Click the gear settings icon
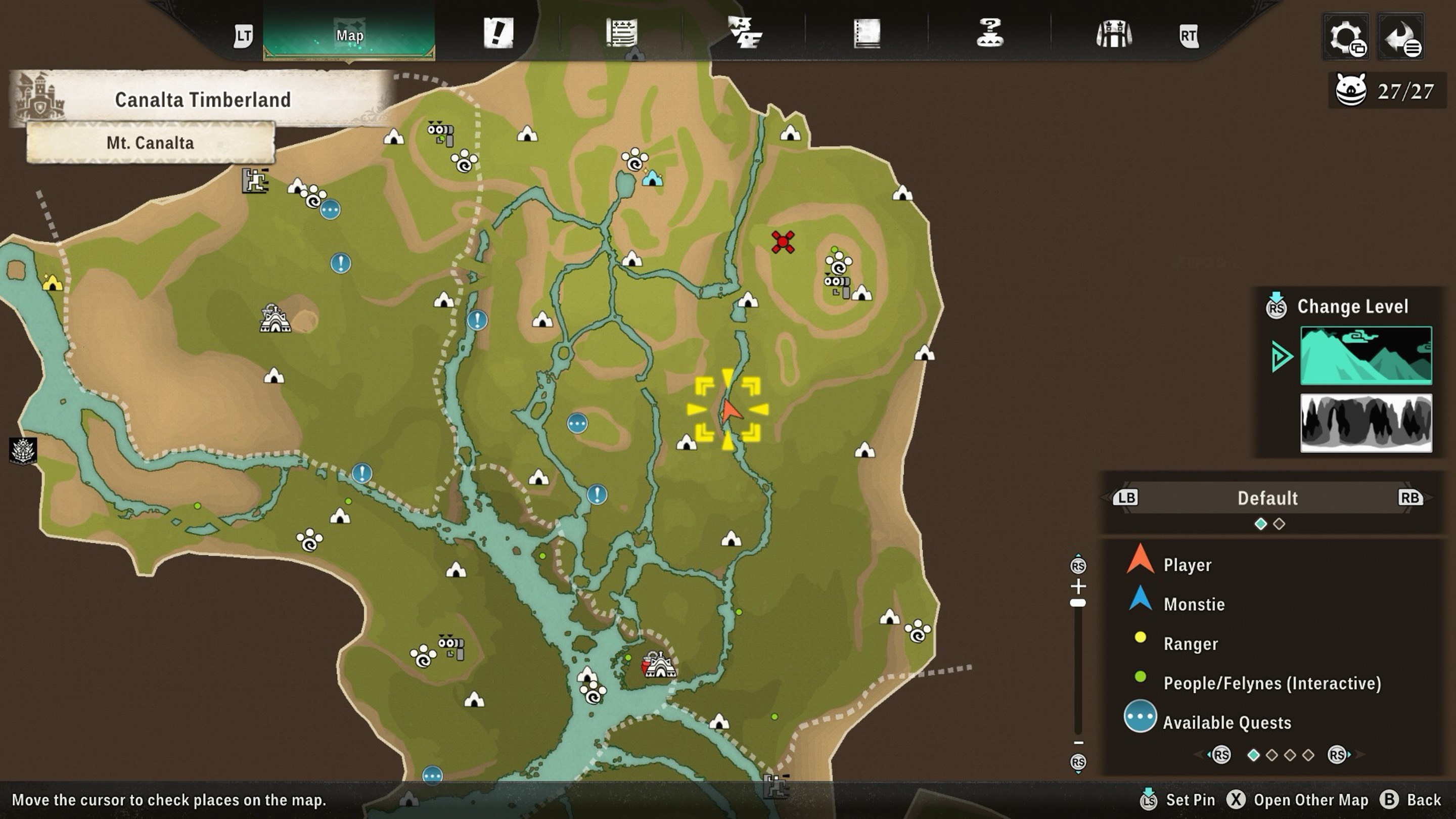Viewport: 1456px width, 819px height. (x=1346, y=37)
